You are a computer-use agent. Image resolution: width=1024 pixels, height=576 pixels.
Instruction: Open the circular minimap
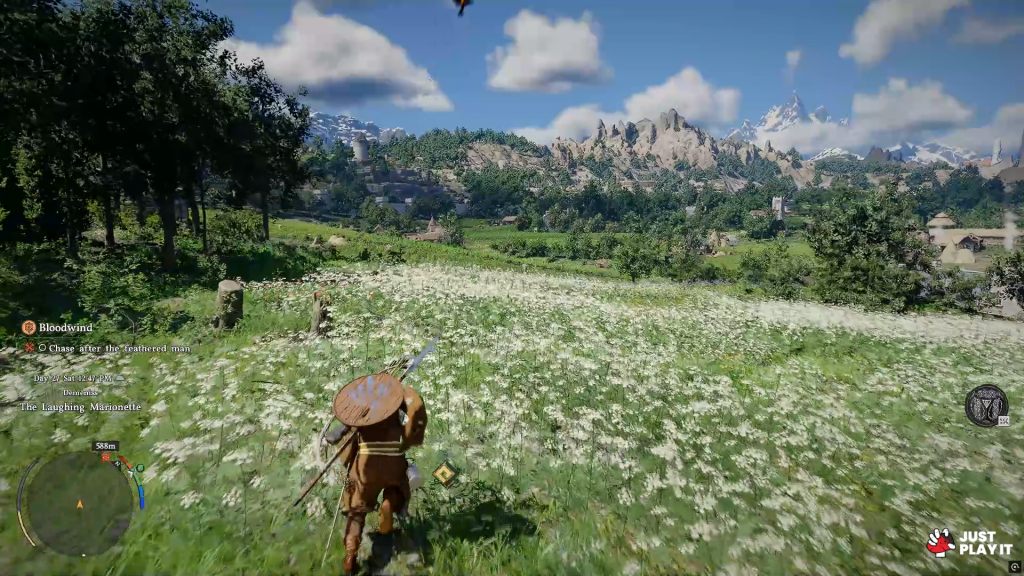78,504
